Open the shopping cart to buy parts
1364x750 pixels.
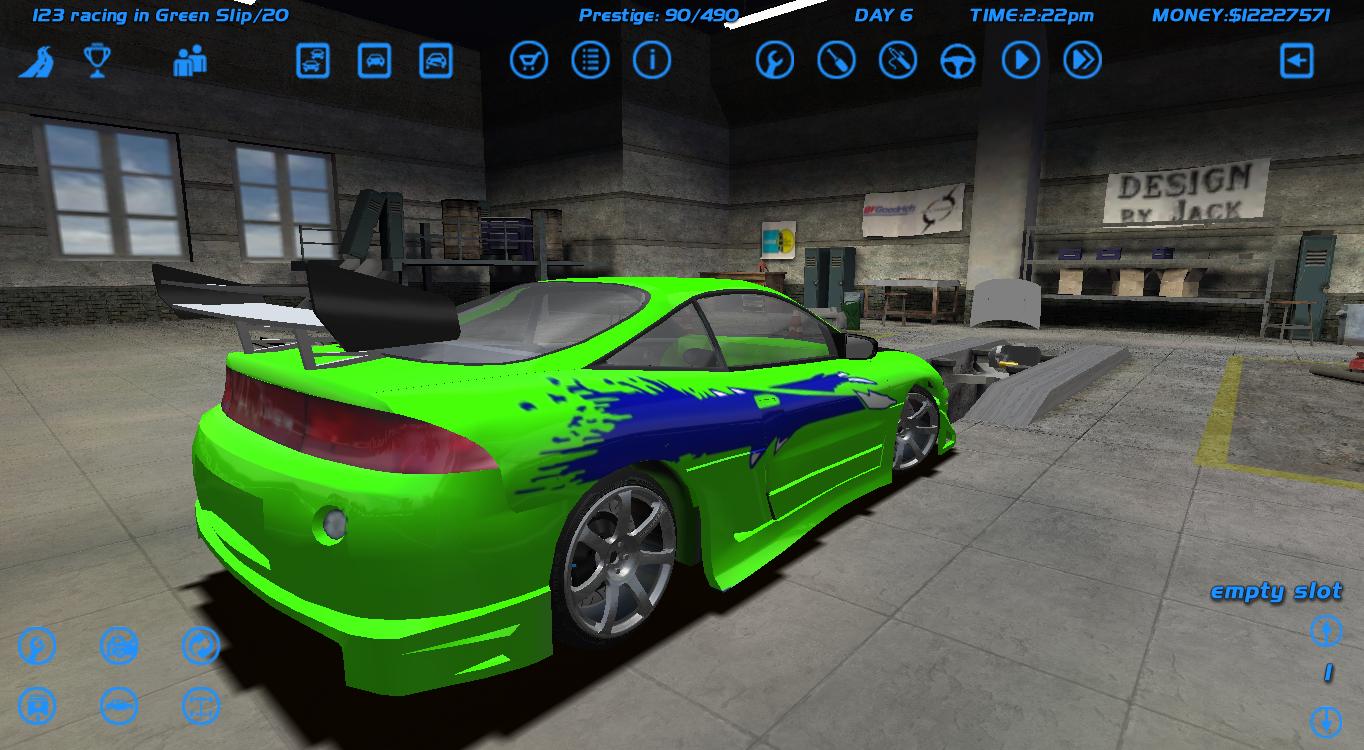click(528, 60)
